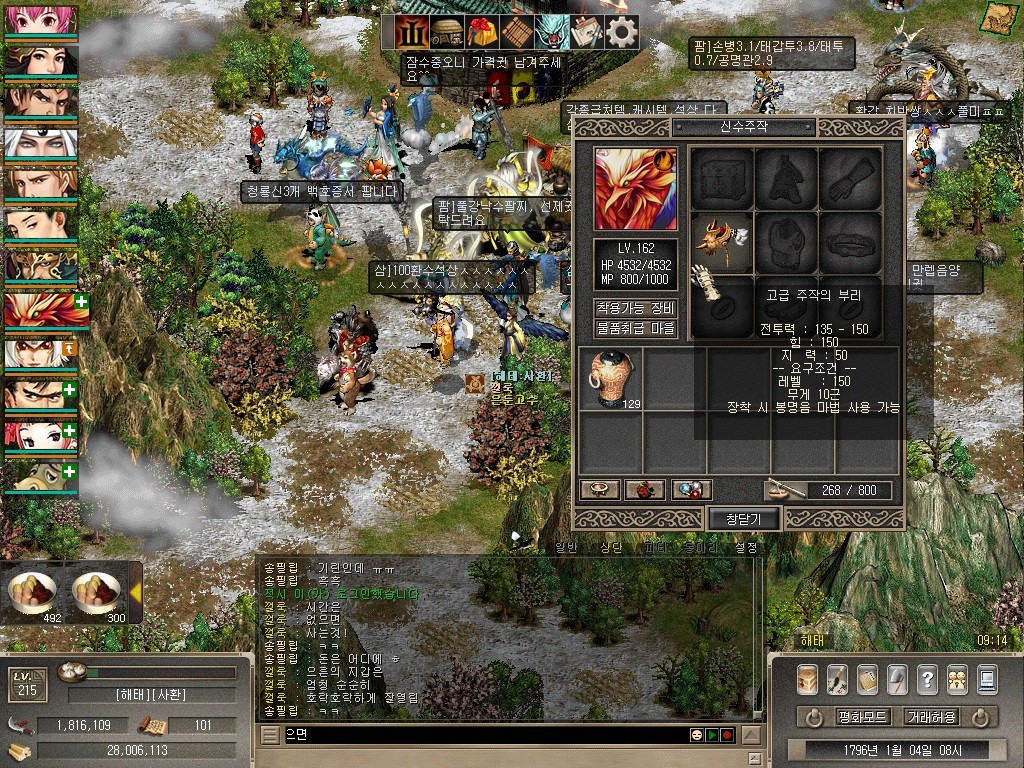Open the gift box icon in top toolbar
The image size is (1024, 768).
pyautogui.click(x=482, y=32)
